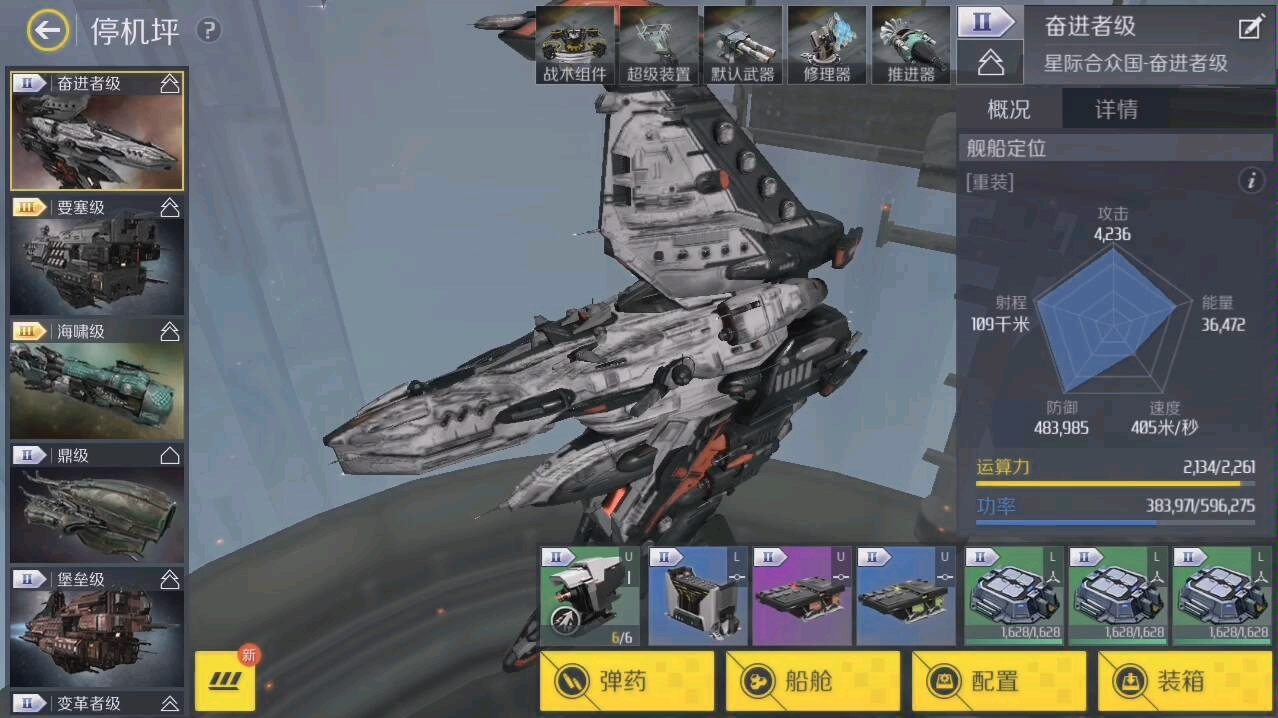Open the 推进器 thruster category
The image size is (1278, 718).
(x=910, y=45)
